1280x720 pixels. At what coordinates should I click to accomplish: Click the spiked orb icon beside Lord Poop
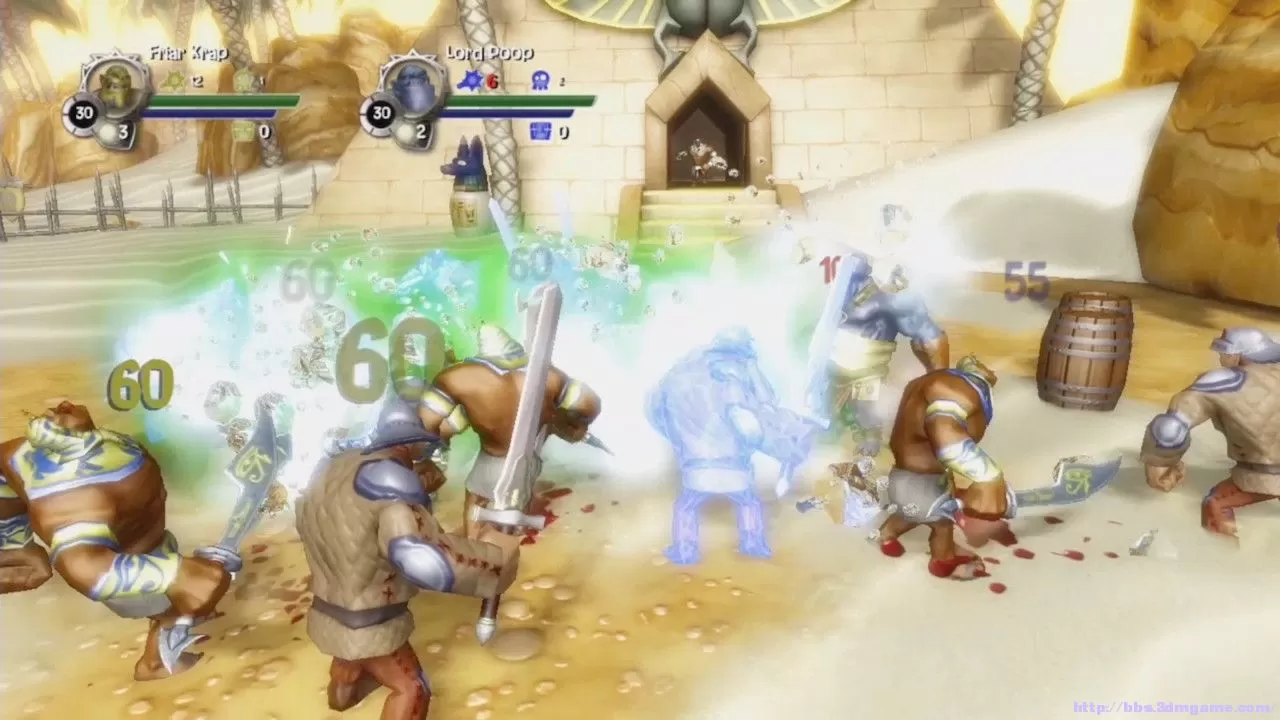click(469, 80)
